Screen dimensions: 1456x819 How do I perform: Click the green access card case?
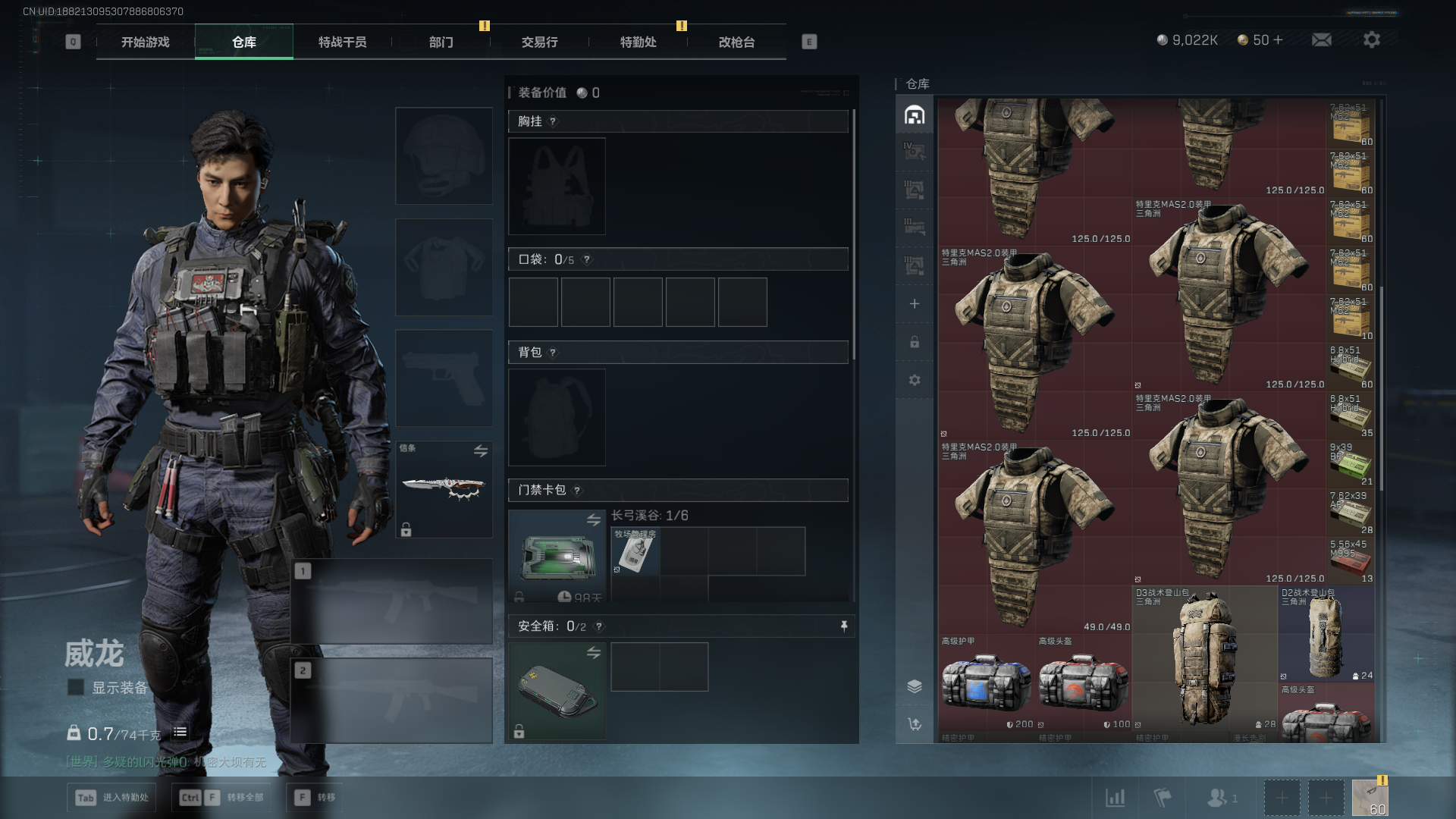pos(557,556)
